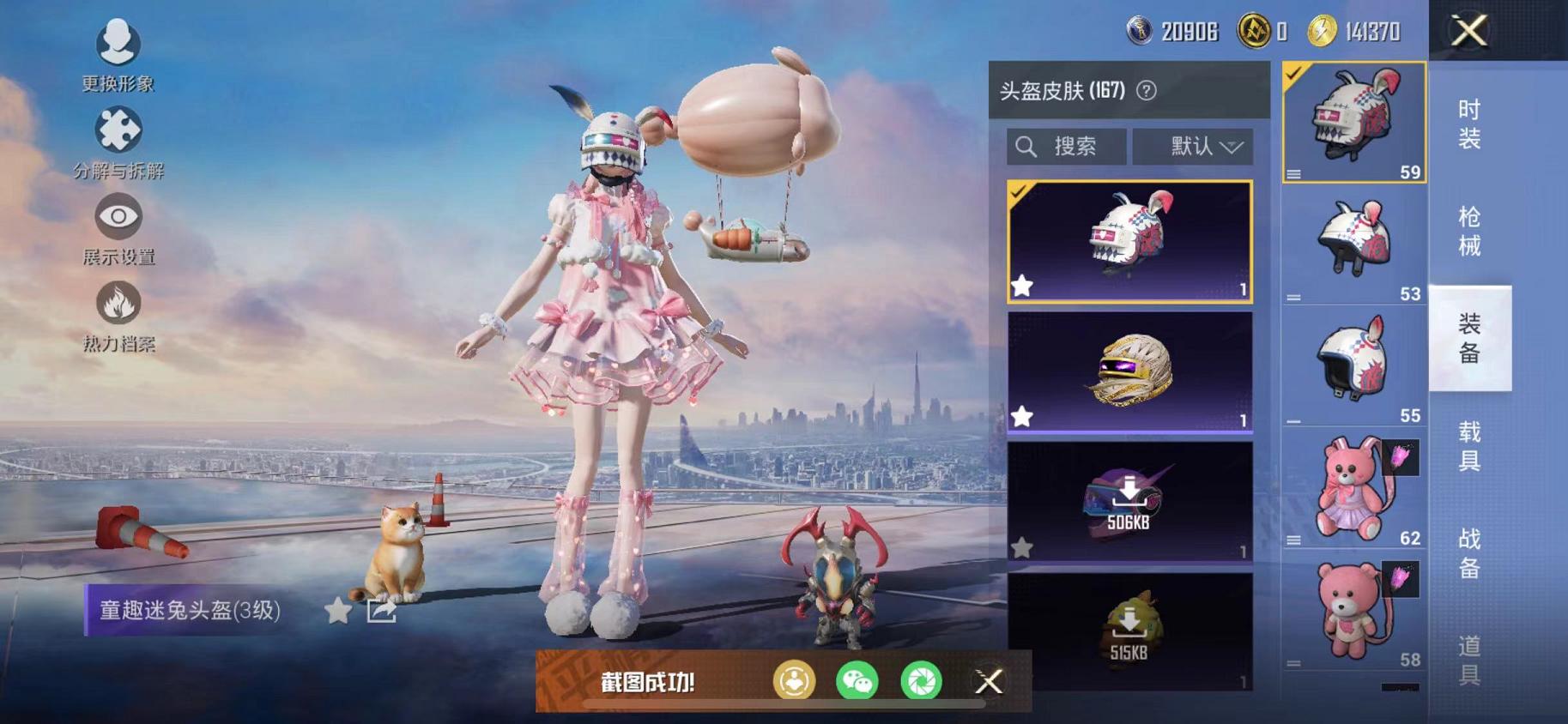The image size is (1568, 724).
Task: Tap the 搜索 search button
Action: coord(1067,146)
